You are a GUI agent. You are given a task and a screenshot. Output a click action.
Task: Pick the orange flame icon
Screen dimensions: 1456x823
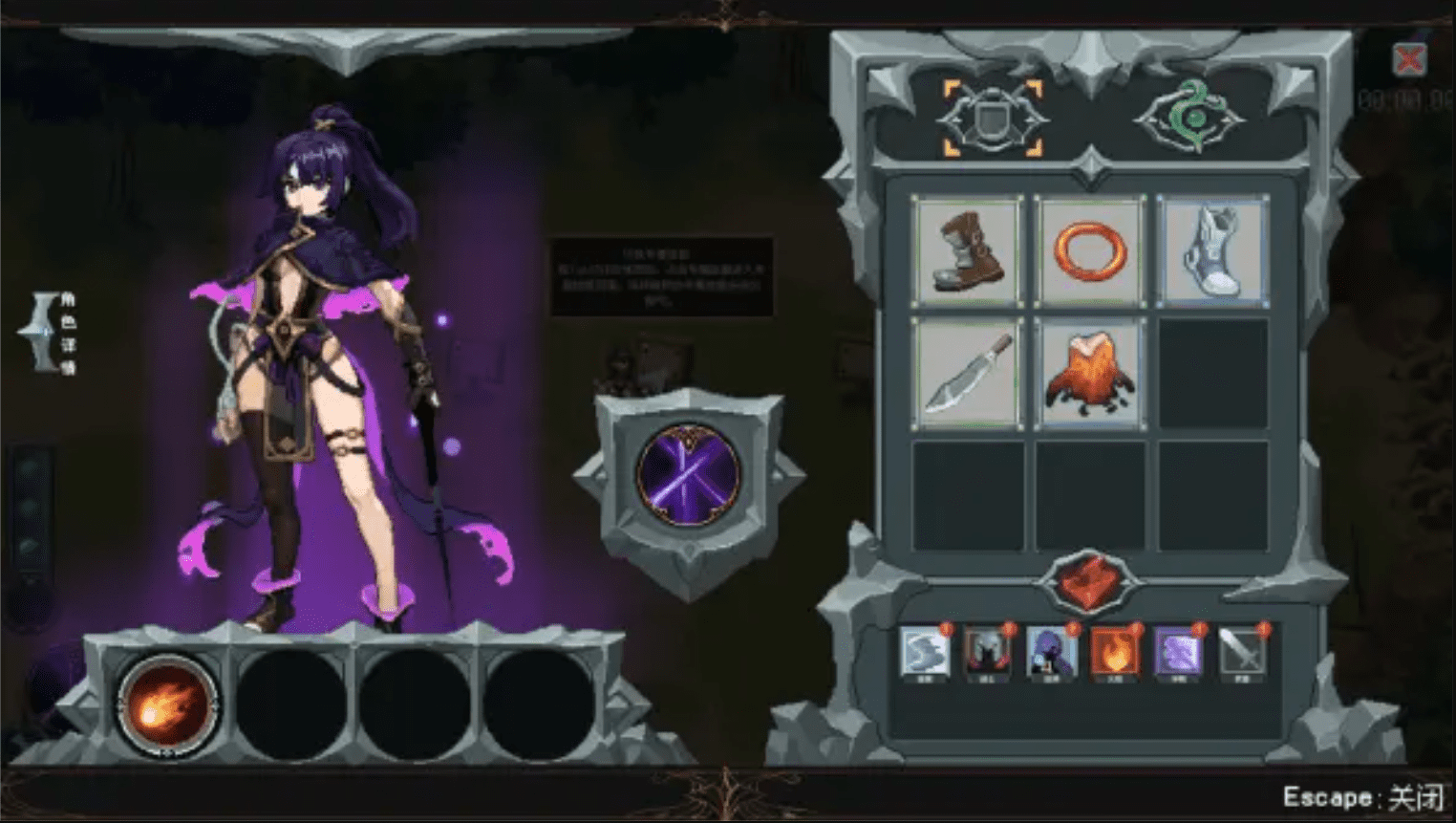pyautogui.click(x=1114, y=653)
